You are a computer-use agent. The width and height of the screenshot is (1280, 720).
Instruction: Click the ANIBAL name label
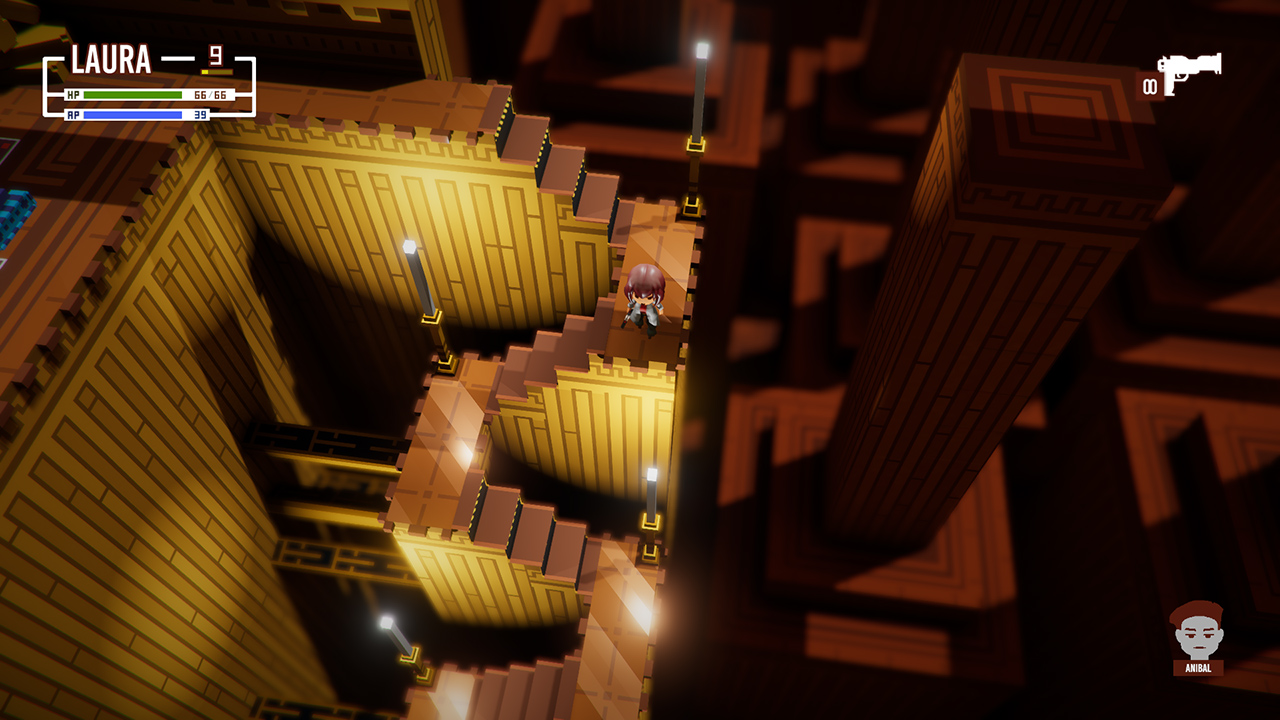(x=1200, y=666)
